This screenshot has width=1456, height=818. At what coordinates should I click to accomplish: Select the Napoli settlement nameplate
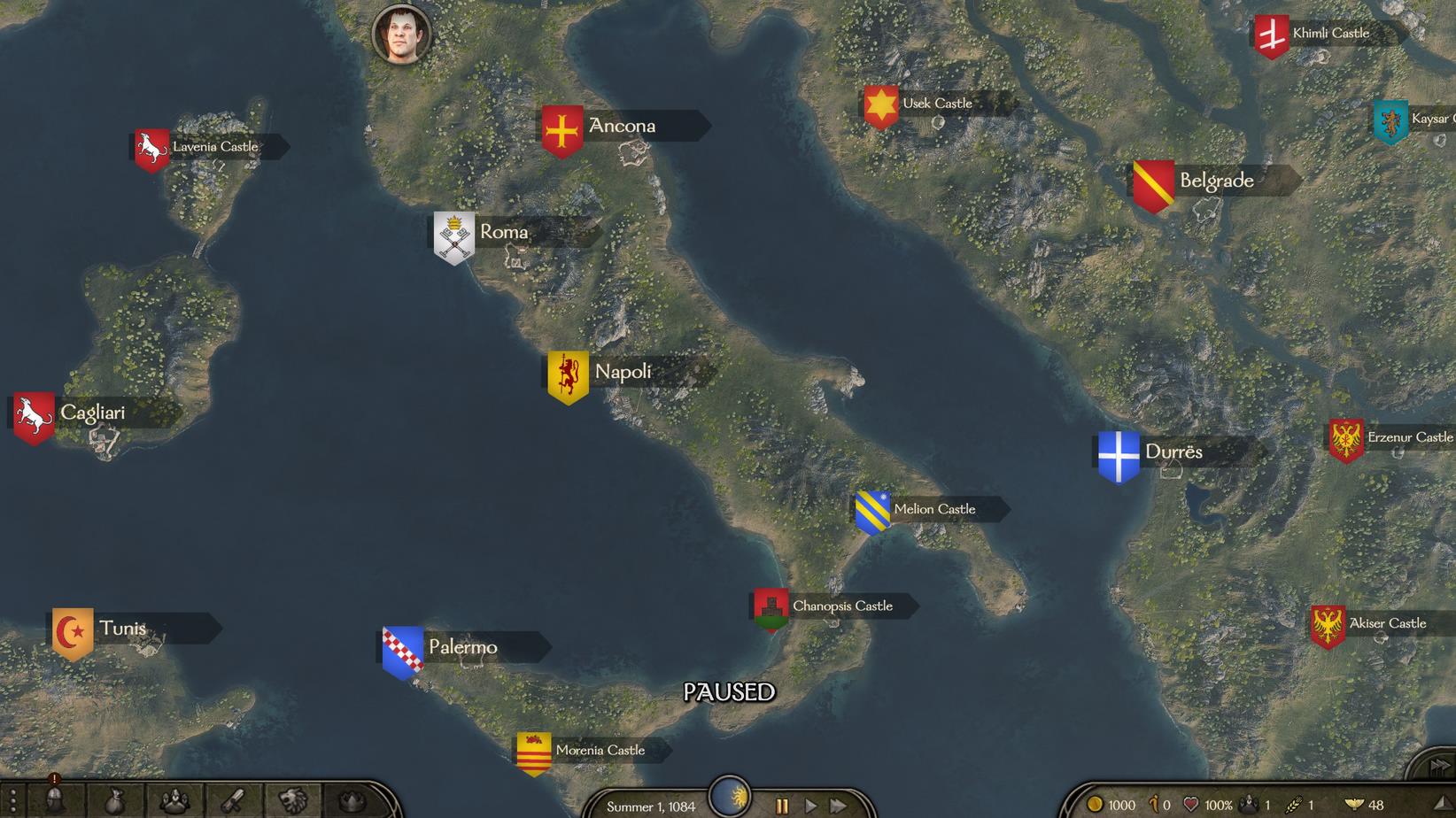[623, 372]
